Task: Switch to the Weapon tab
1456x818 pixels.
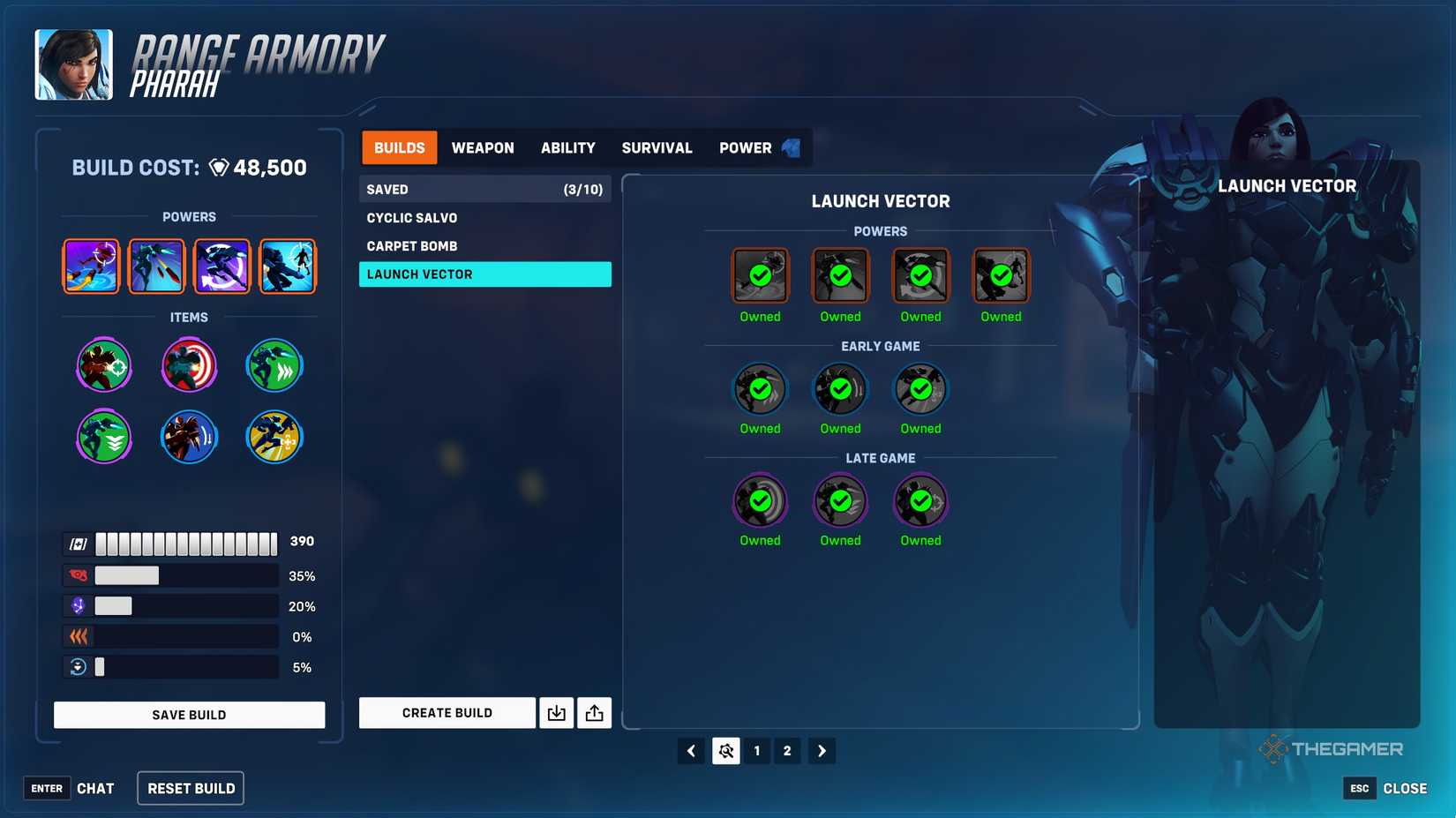Action: point(483,147)
